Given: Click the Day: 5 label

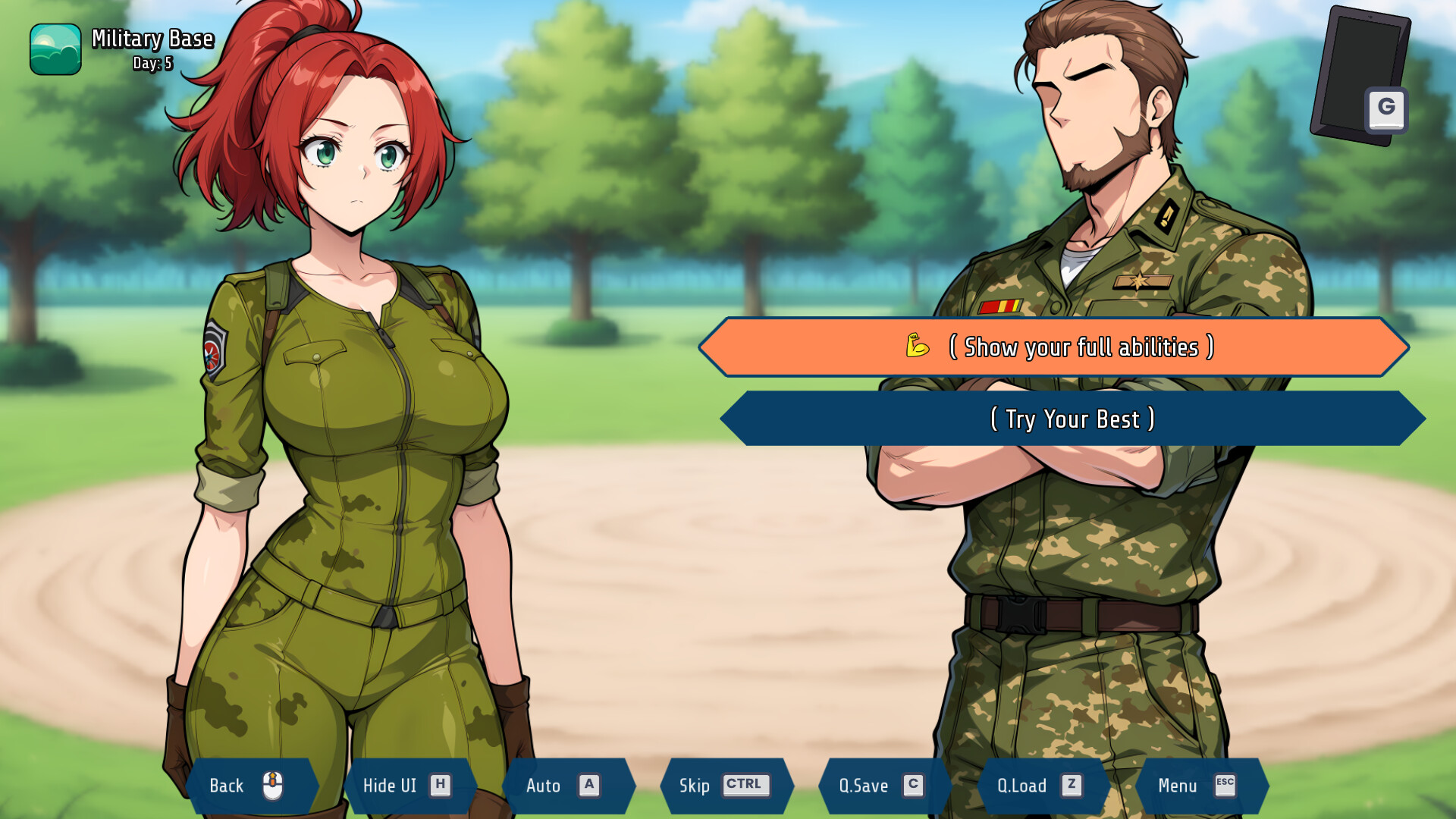Looking at the screenshot, I should pyautogui.click(x=149, y=64).
